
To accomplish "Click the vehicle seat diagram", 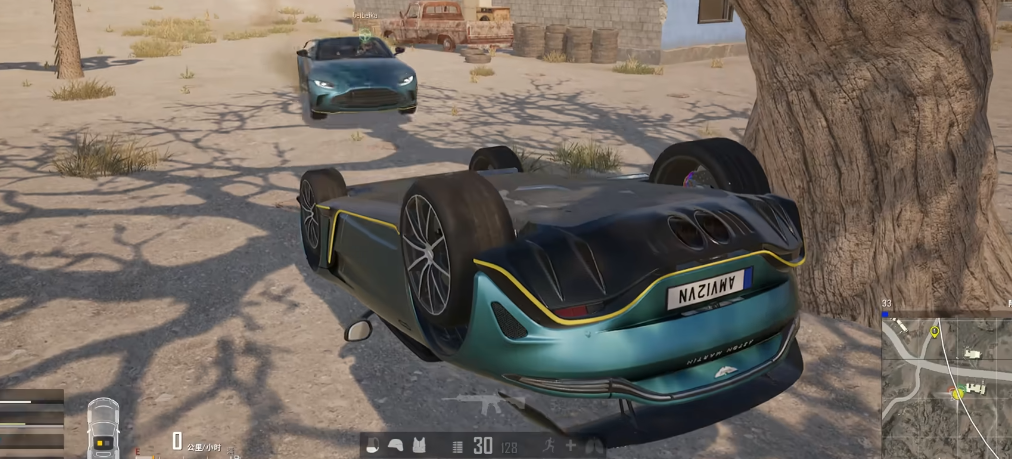I will [102, 429].
